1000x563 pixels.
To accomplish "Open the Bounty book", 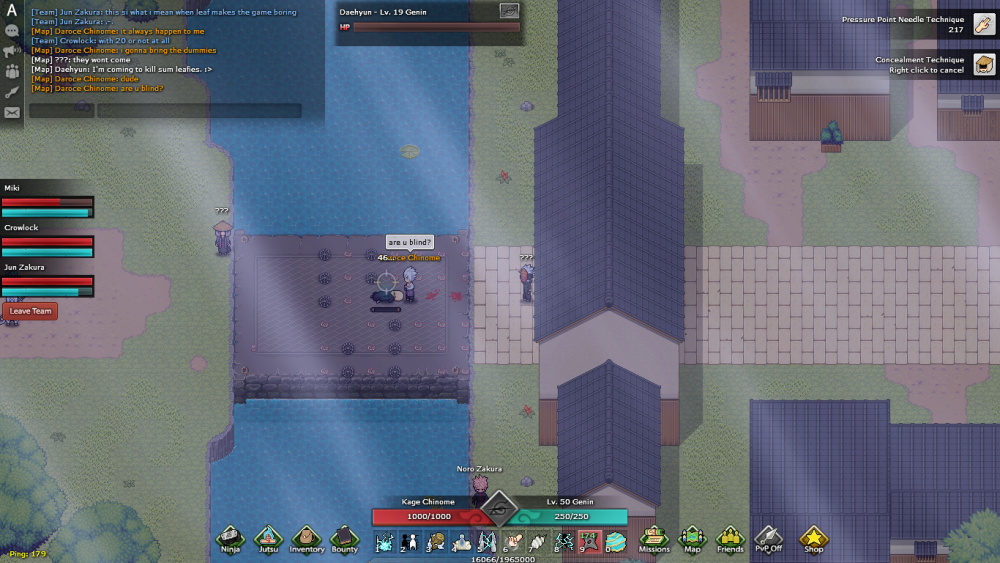I will pos(344,538).
